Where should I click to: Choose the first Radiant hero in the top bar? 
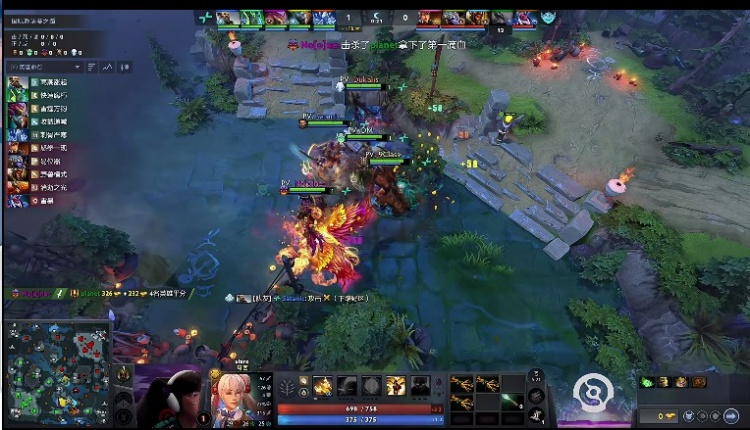click(x=228, y=17)
